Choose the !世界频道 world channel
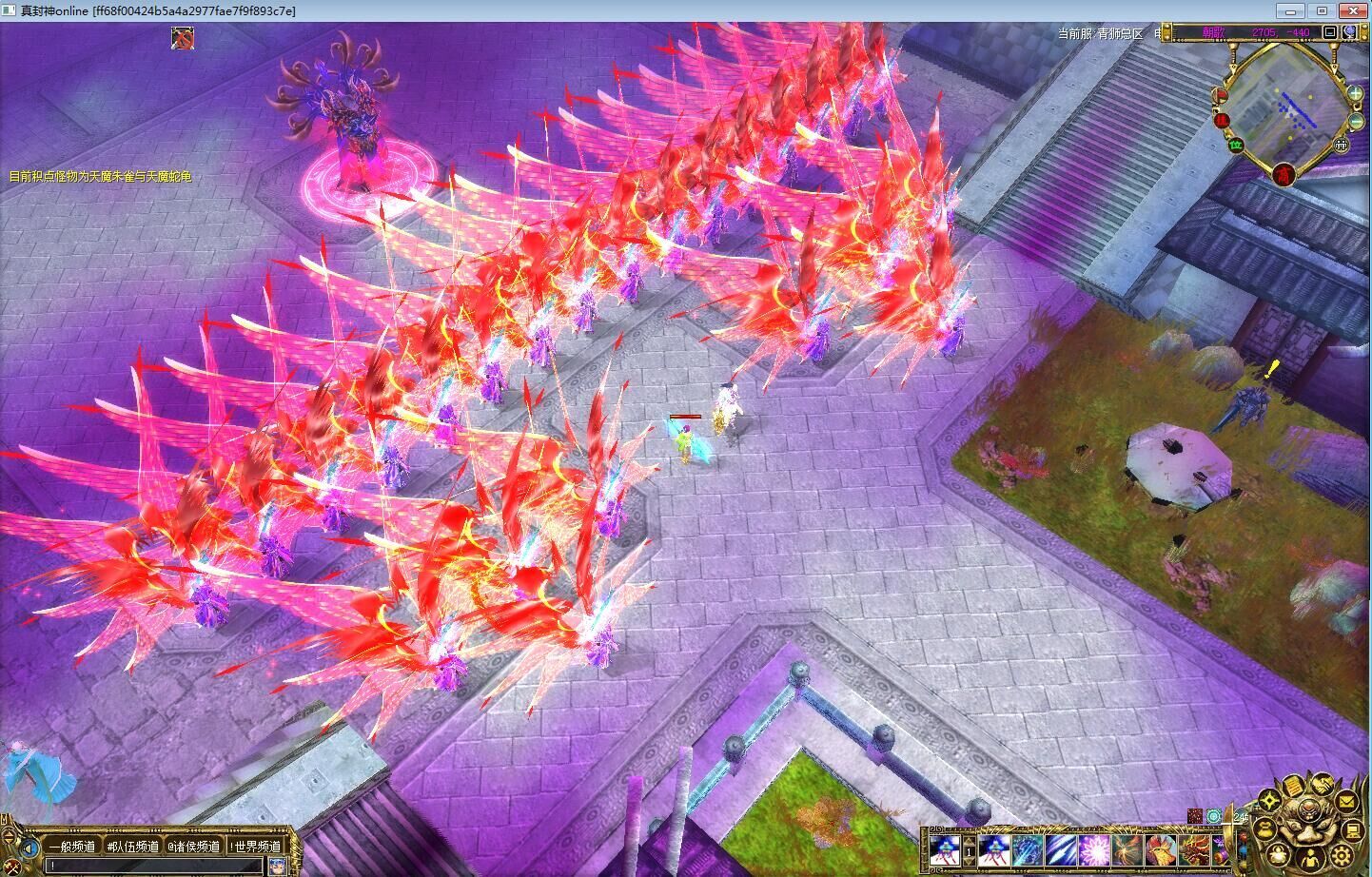1372x877 pixels. [x=255, y=846]
